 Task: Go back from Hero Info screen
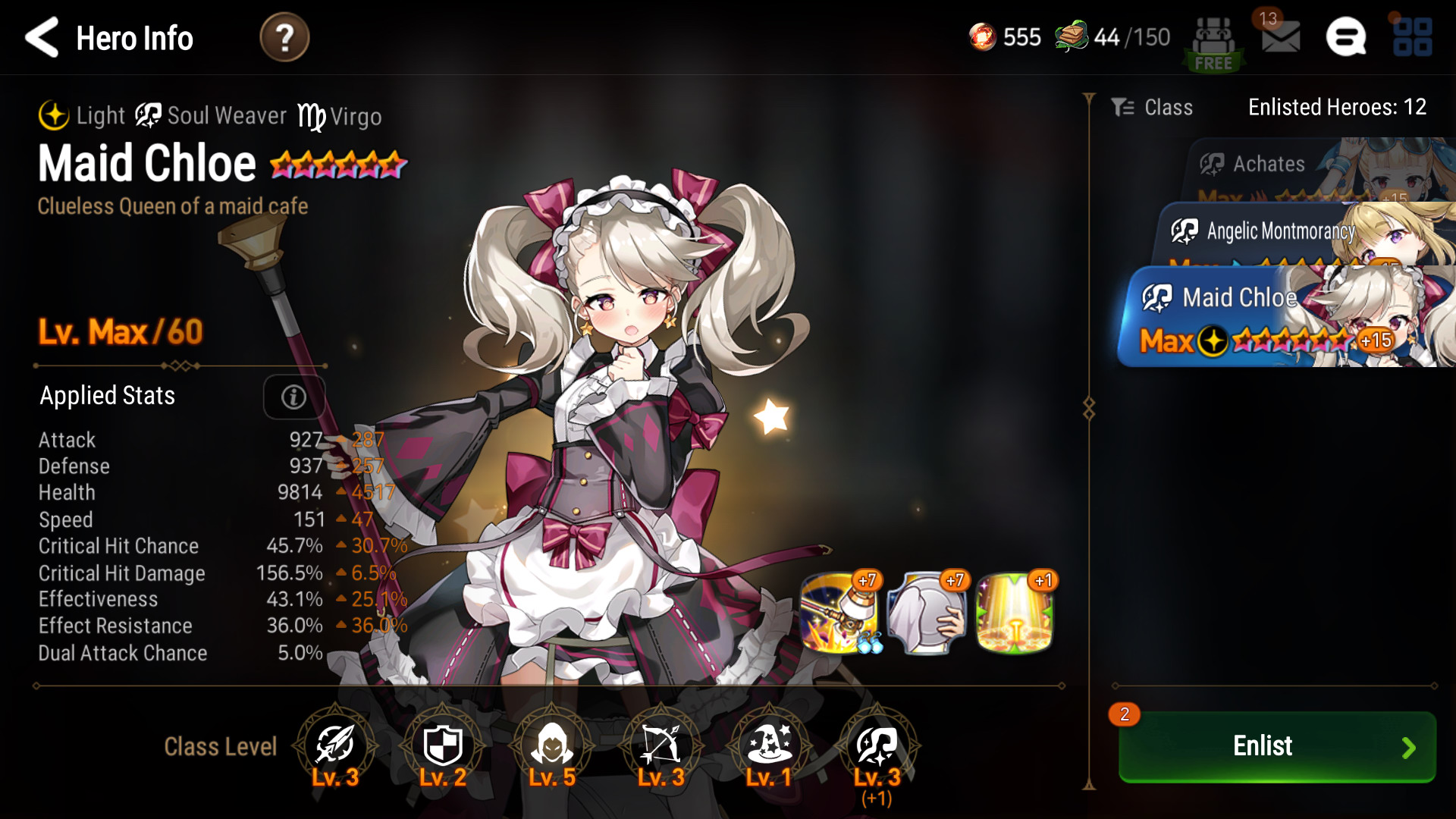[x=42, y=38]
